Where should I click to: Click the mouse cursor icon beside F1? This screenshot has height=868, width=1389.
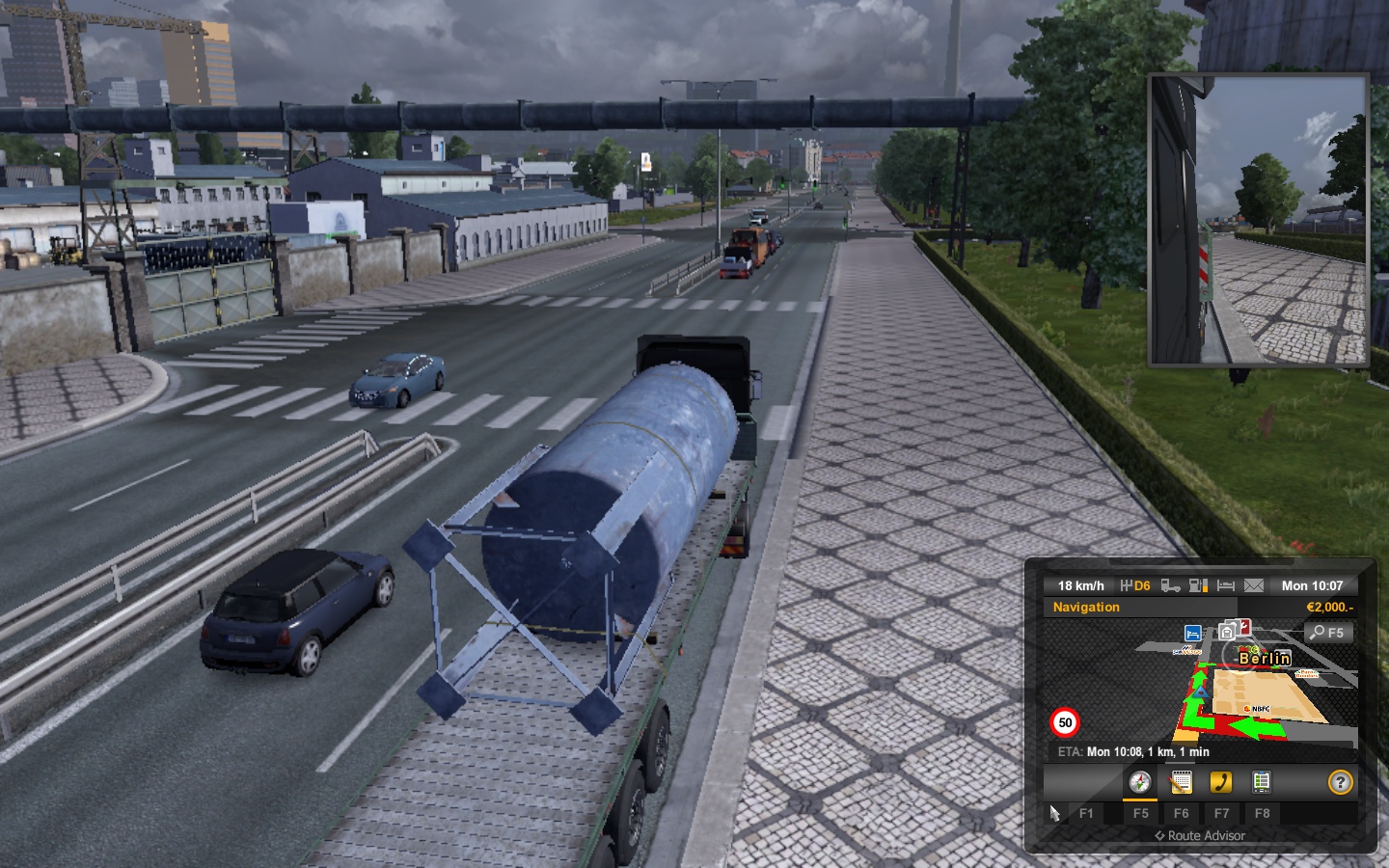(x=1054, y=813)
